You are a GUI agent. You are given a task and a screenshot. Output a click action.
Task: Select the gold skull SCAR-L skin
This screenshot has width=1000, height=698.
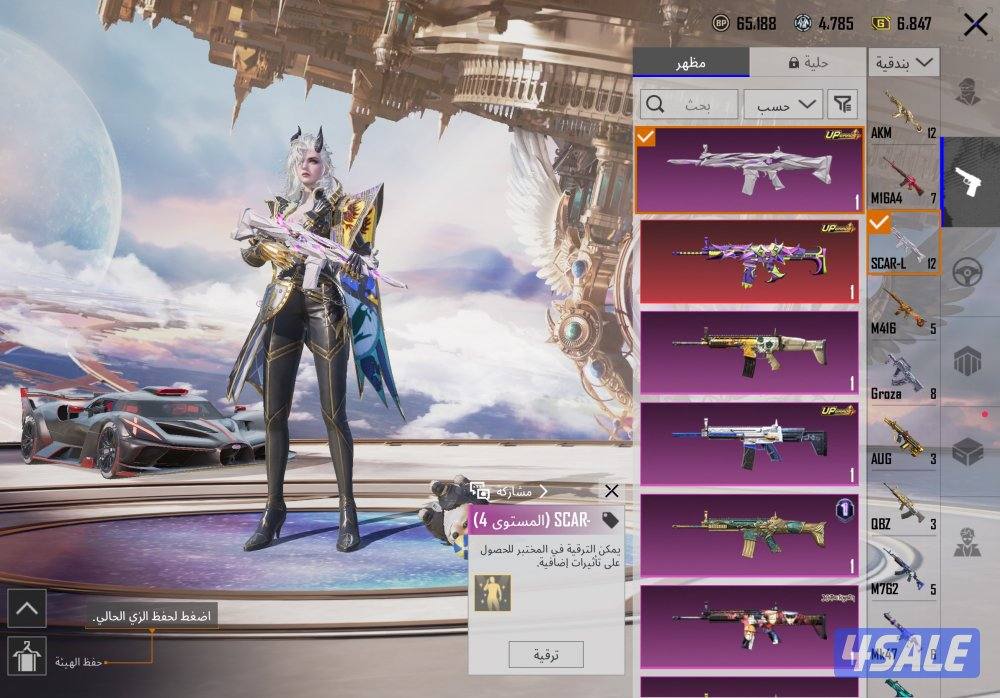(x=749, y=353)
